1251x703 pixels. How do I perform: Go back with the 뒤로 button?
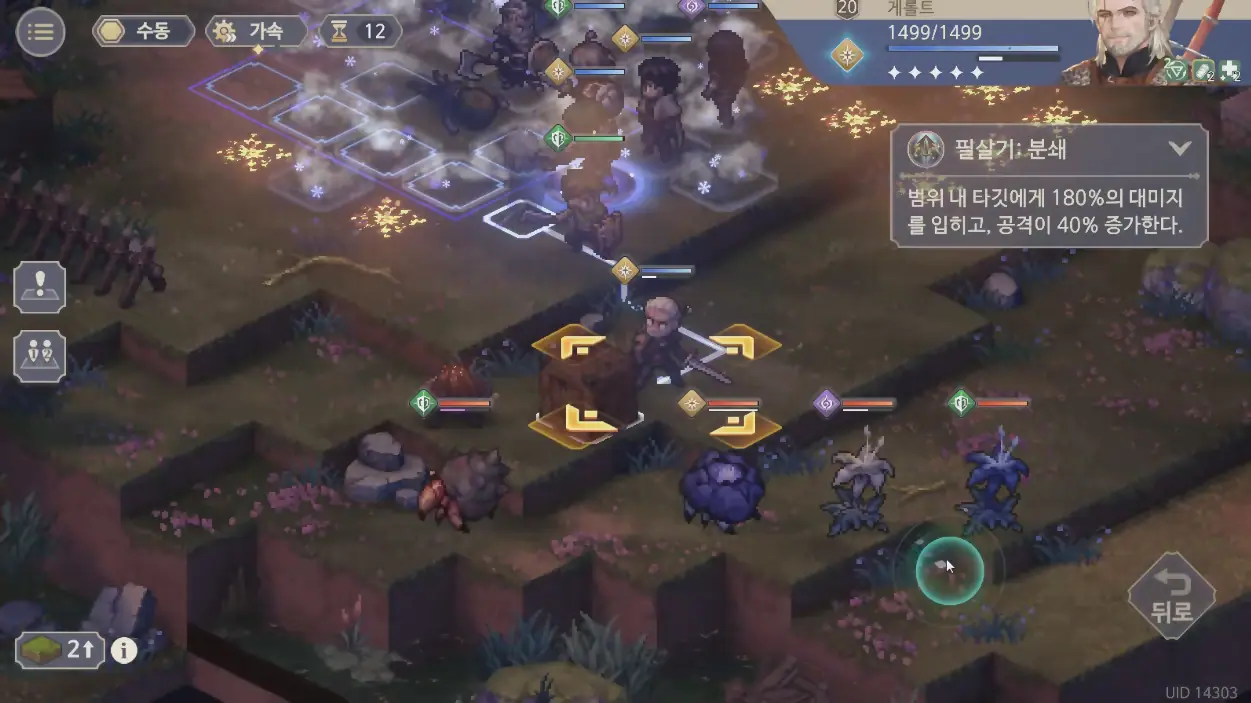point(1171,597)
